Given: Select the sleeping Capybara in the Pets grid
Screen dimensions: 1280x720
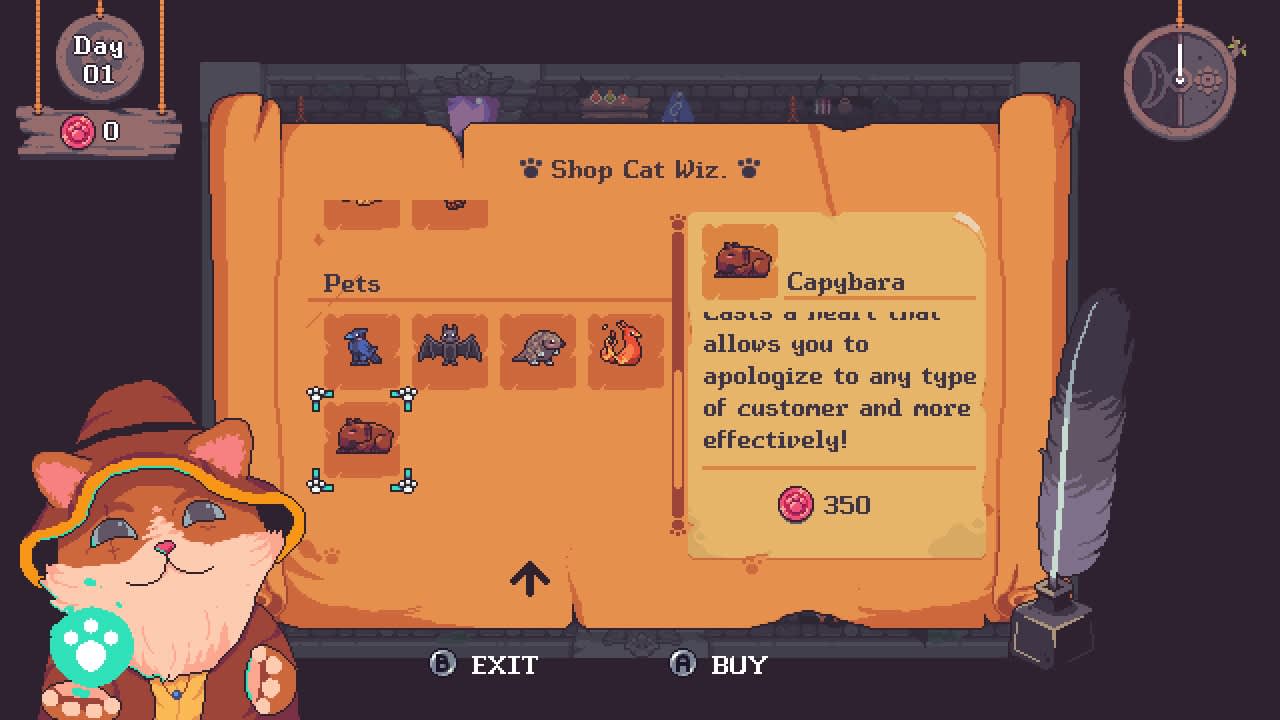Looking at the screenshot, I should click(x=361, y=437).
